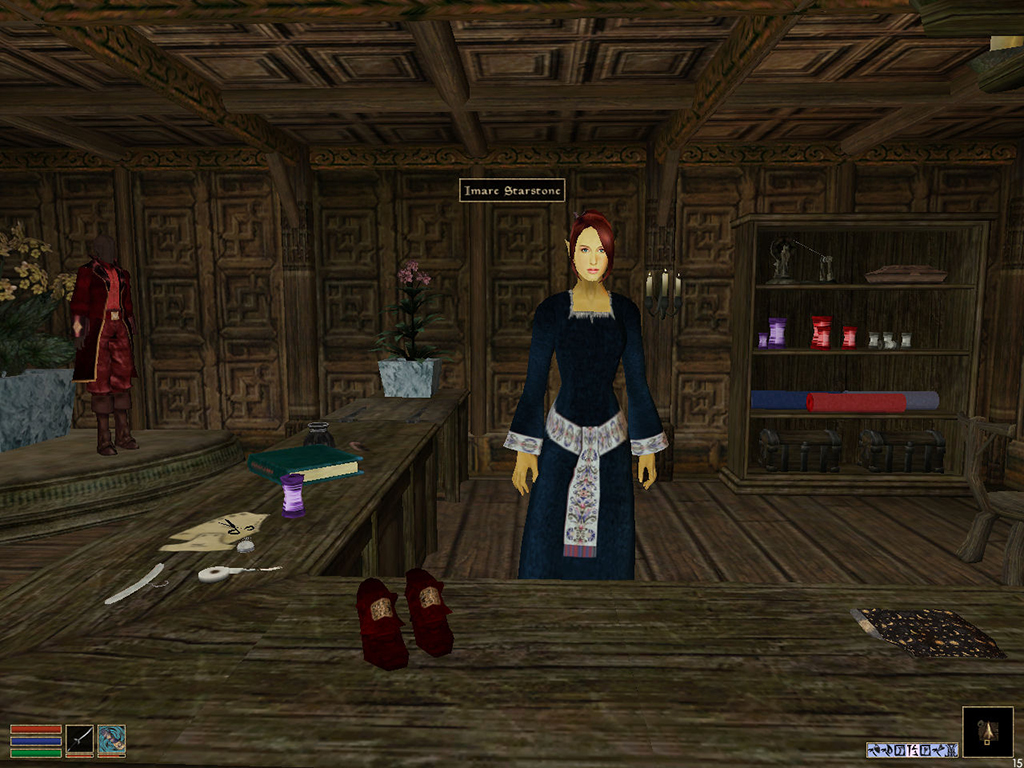Click the swirling blue spell icon
Image resolution: width=1024 pixels, height=768 pixels.
pyautogui.click(x=112, y=740)
